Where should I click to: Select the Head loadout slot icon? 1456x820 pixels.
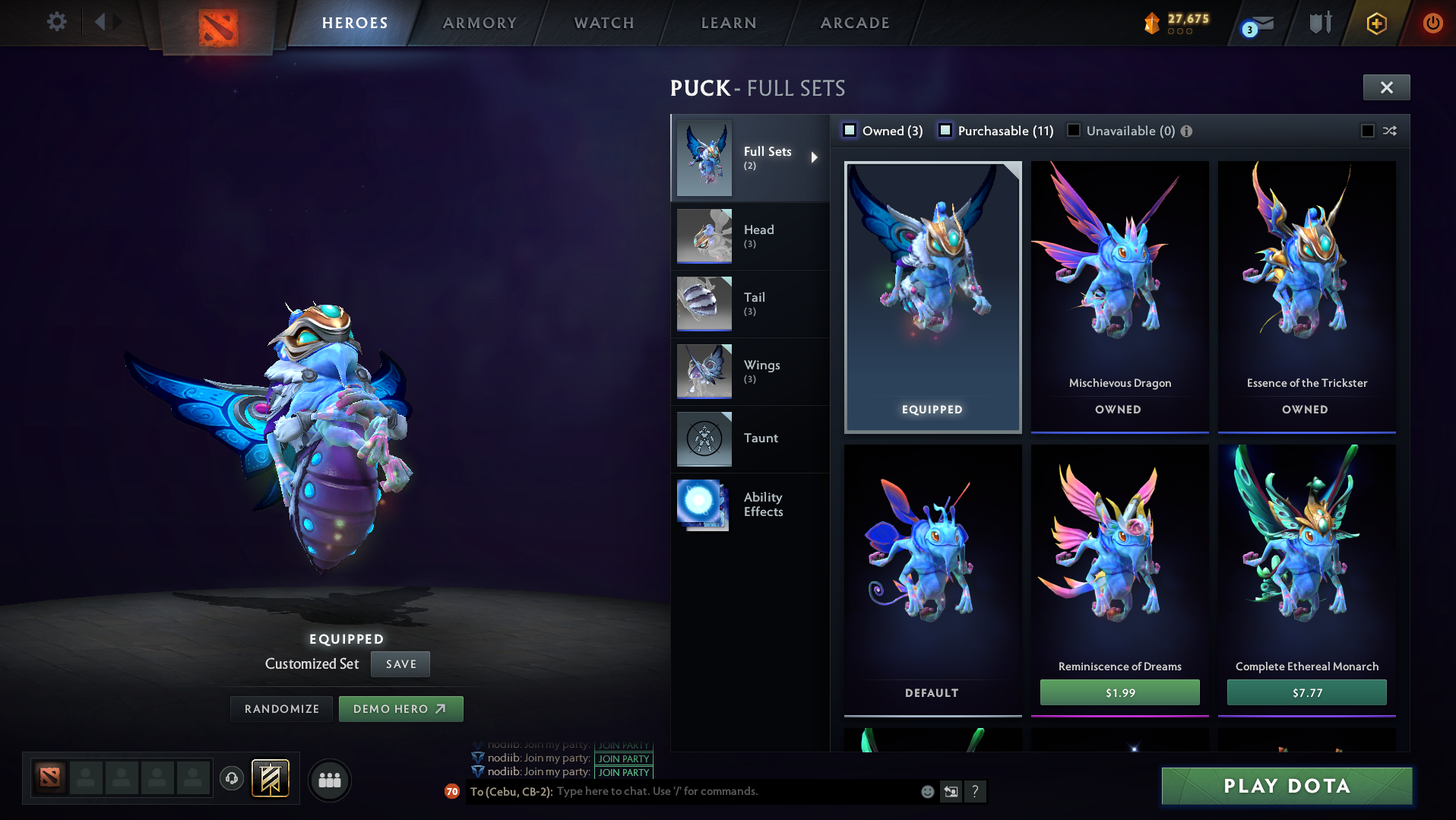coord(704,236)
